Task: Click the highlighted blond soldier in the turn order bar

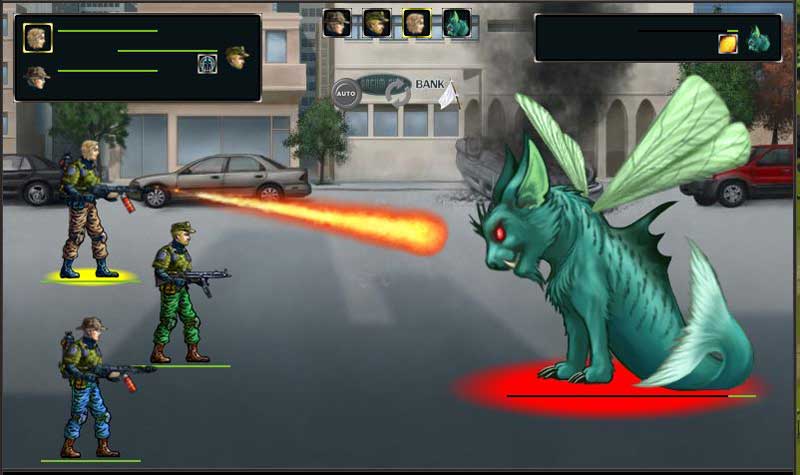Action: [x=417, y=22]
